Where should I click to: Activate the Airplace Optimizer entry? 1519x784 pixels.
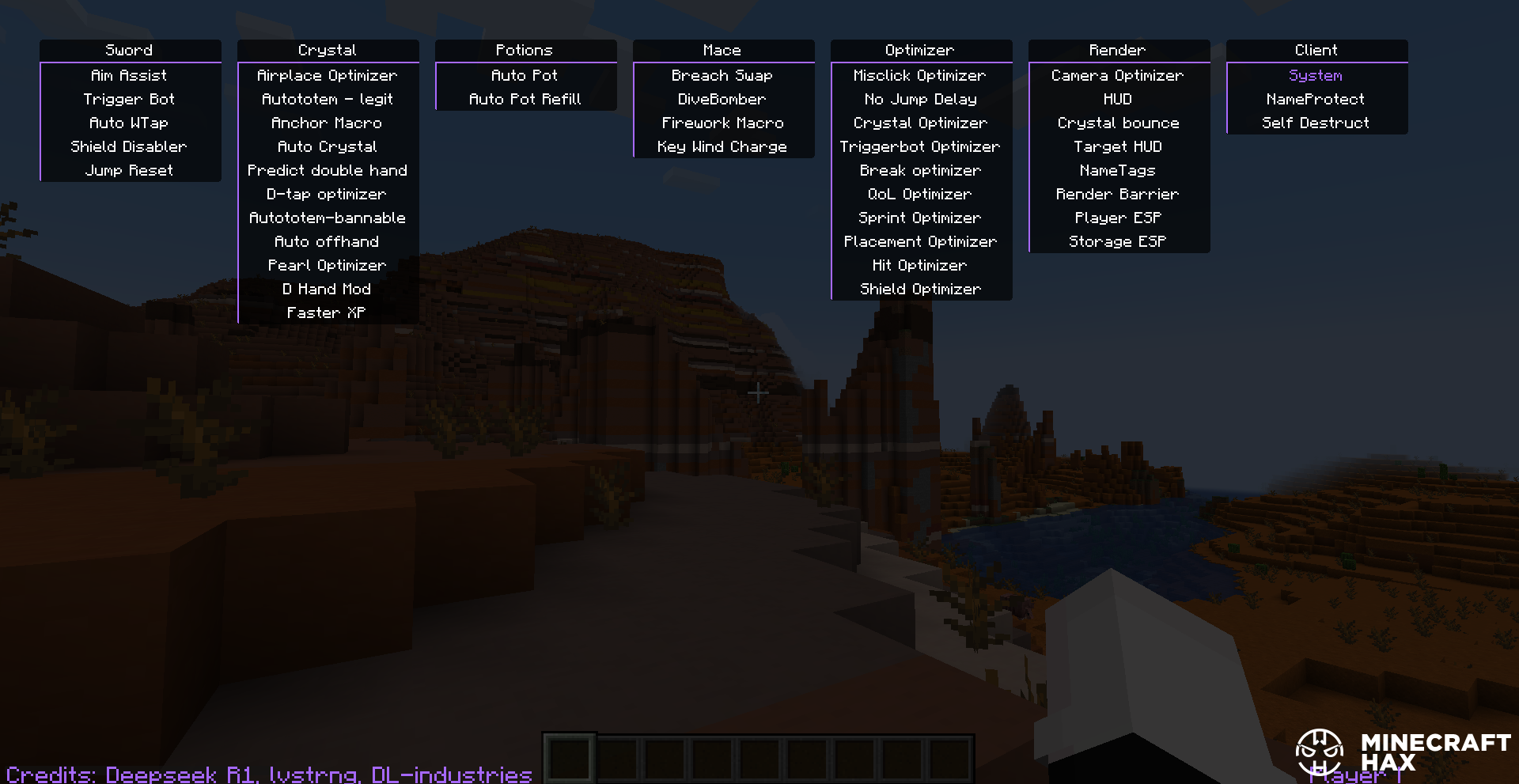coord(327,76)
